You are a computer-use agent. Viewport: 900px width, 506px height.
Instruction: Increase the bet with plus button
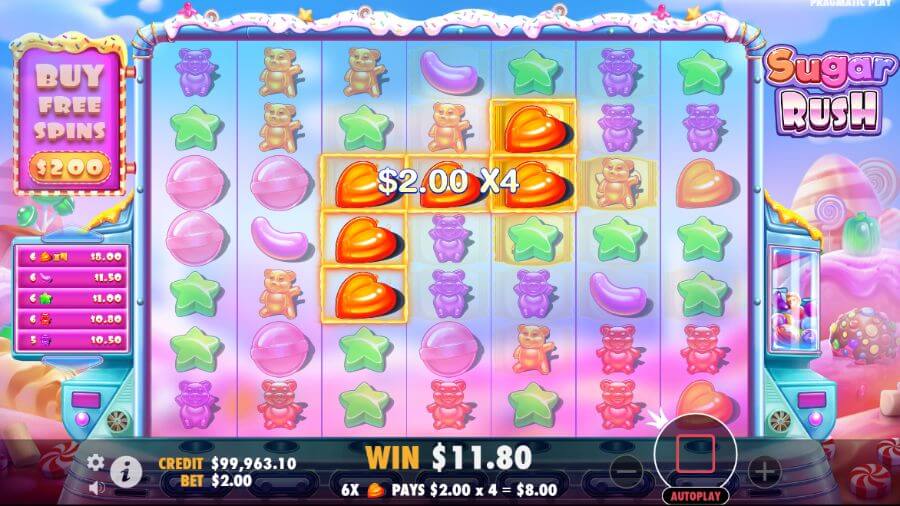(x=764, y=470)
